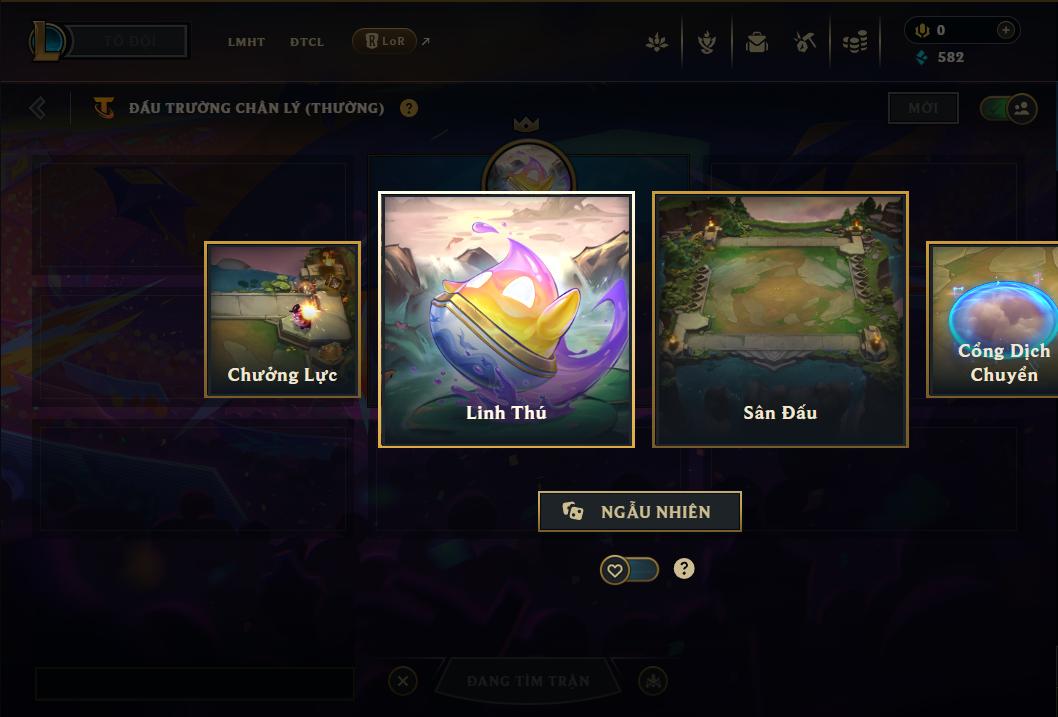1058x717 pixels.
Task: Select the Linh Thú tile
Action: (506, 319)
